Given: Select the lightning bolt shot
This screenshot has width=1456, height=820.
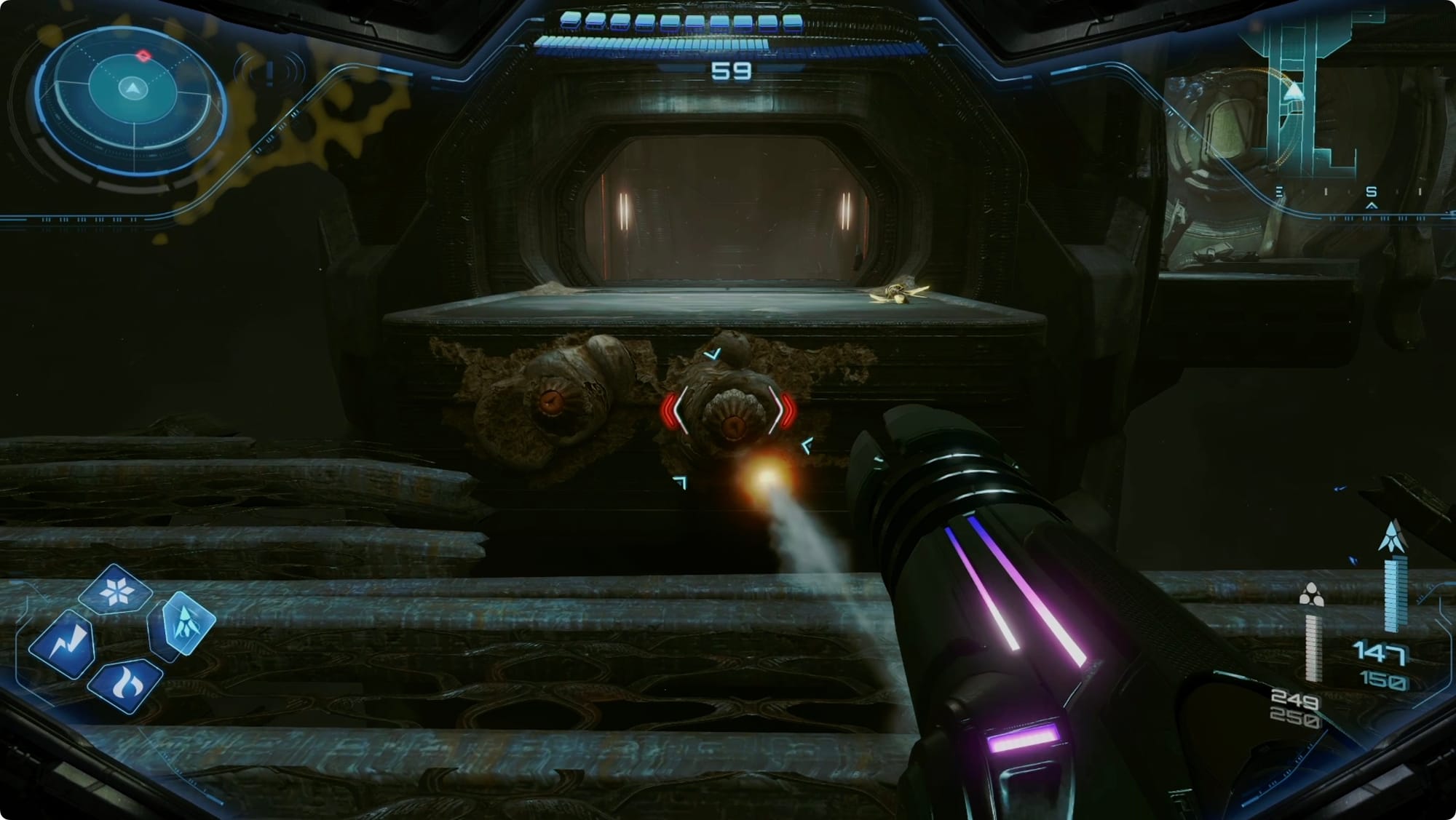Looking at the screenshot, I should (x=63, y=642).
